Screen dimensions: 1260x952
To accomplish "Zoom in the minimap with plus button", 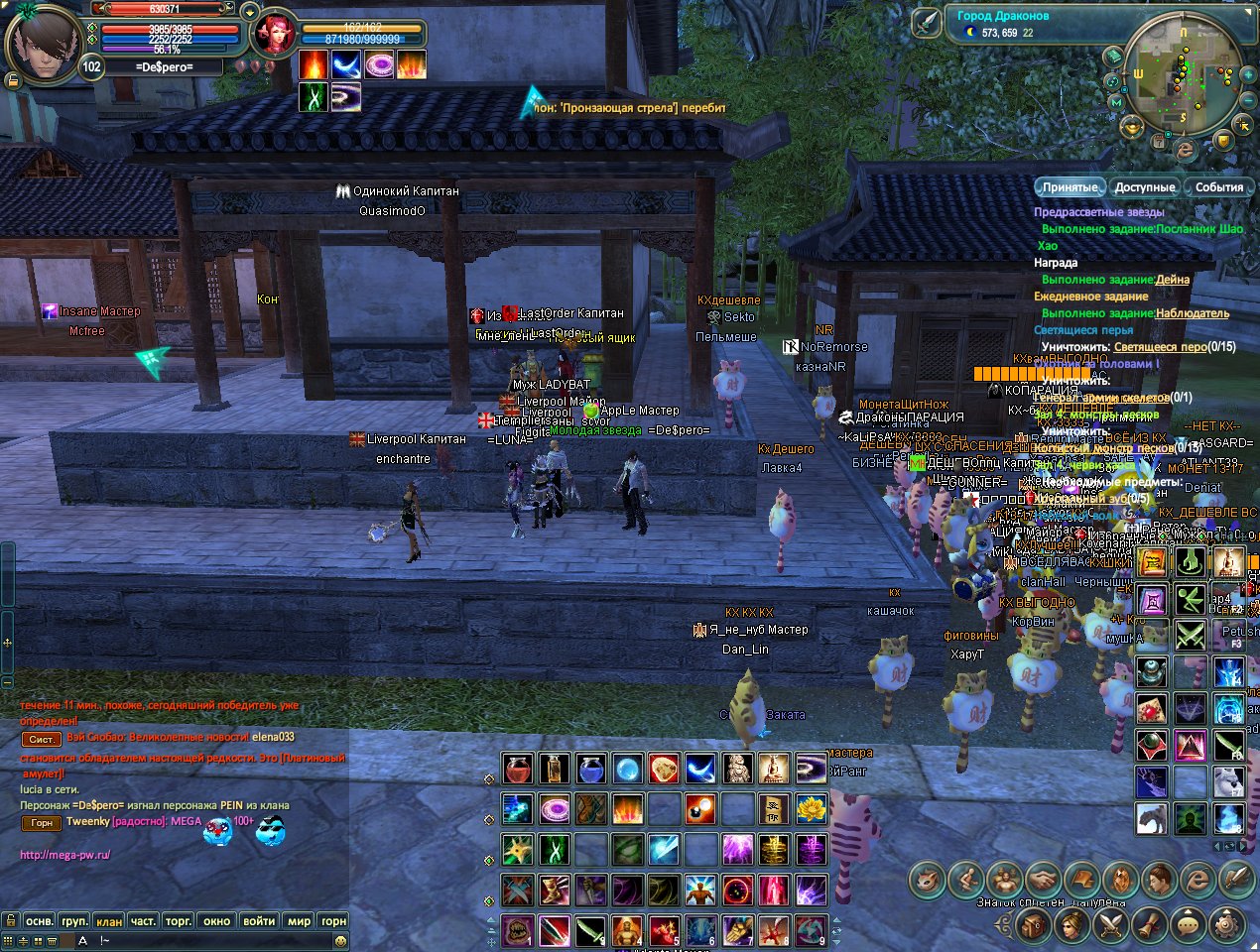I will click(x=1247, y=74).
